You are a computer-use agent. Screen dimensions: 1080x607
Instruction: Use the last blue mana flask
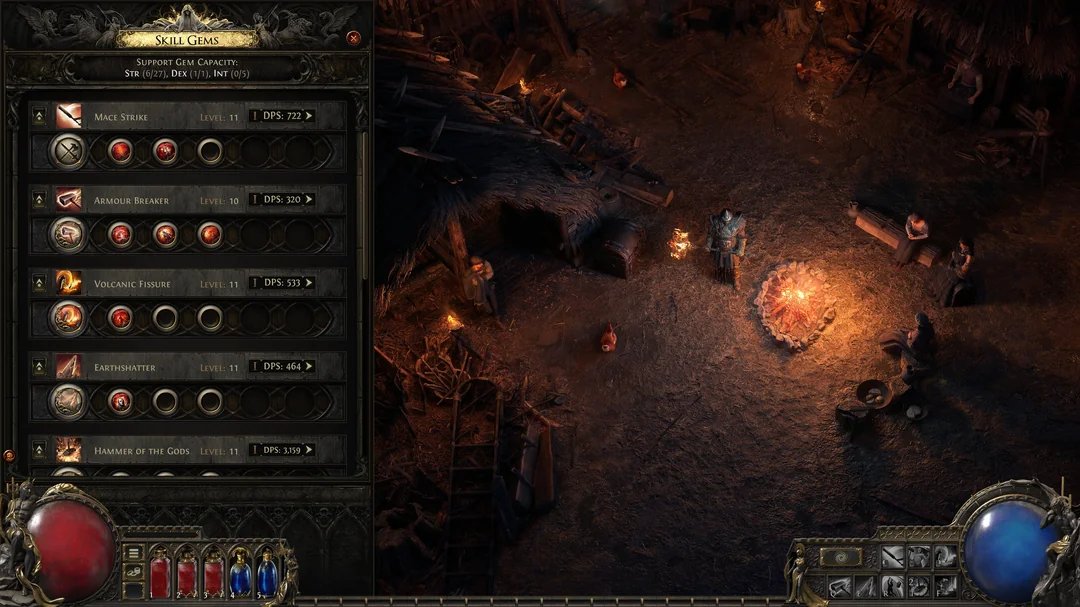[x=267, y=574]
